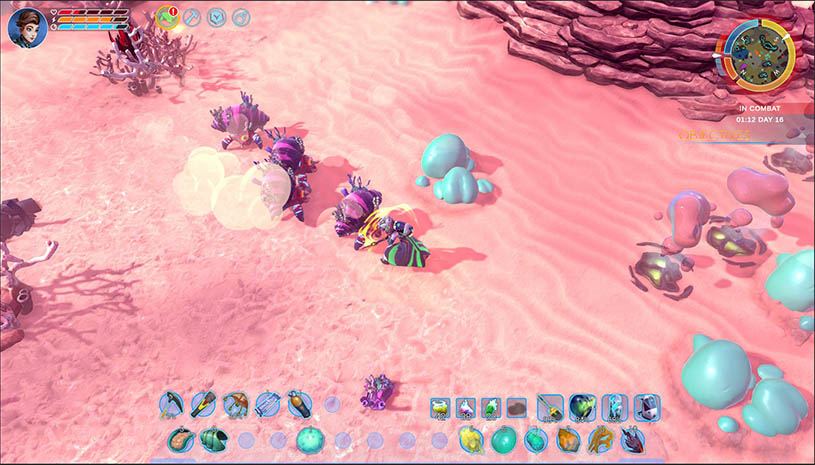
Task: Choose the green snail shell item slot
Action: (213, 439)
